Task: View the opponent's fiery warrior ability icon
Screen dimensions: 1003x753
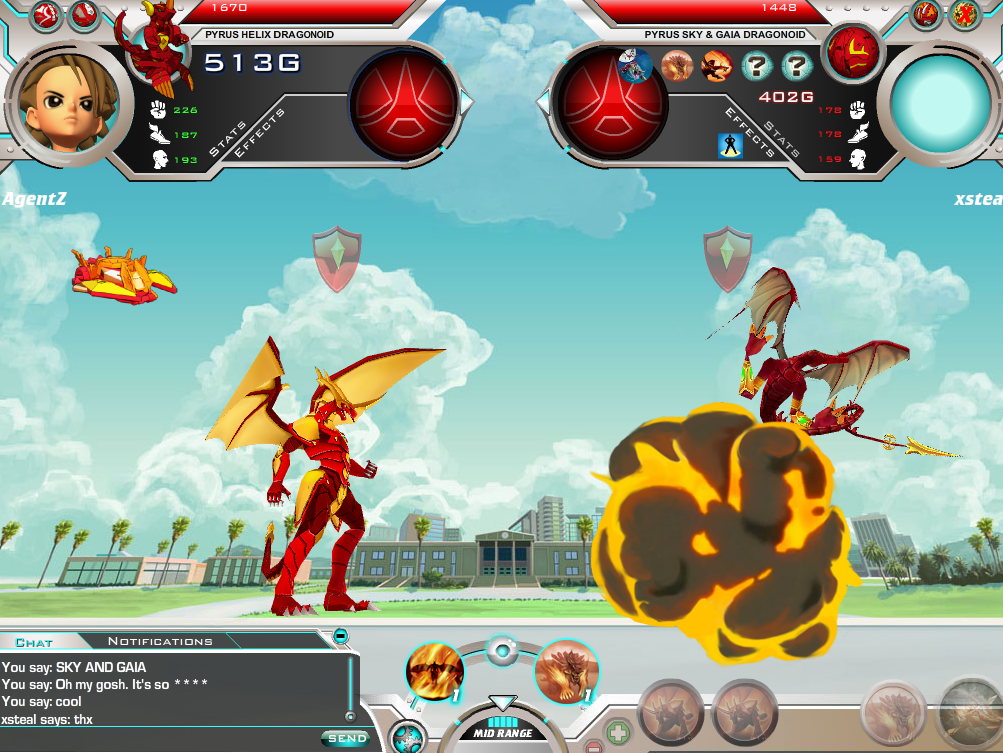Action: [x=716, y=67]
